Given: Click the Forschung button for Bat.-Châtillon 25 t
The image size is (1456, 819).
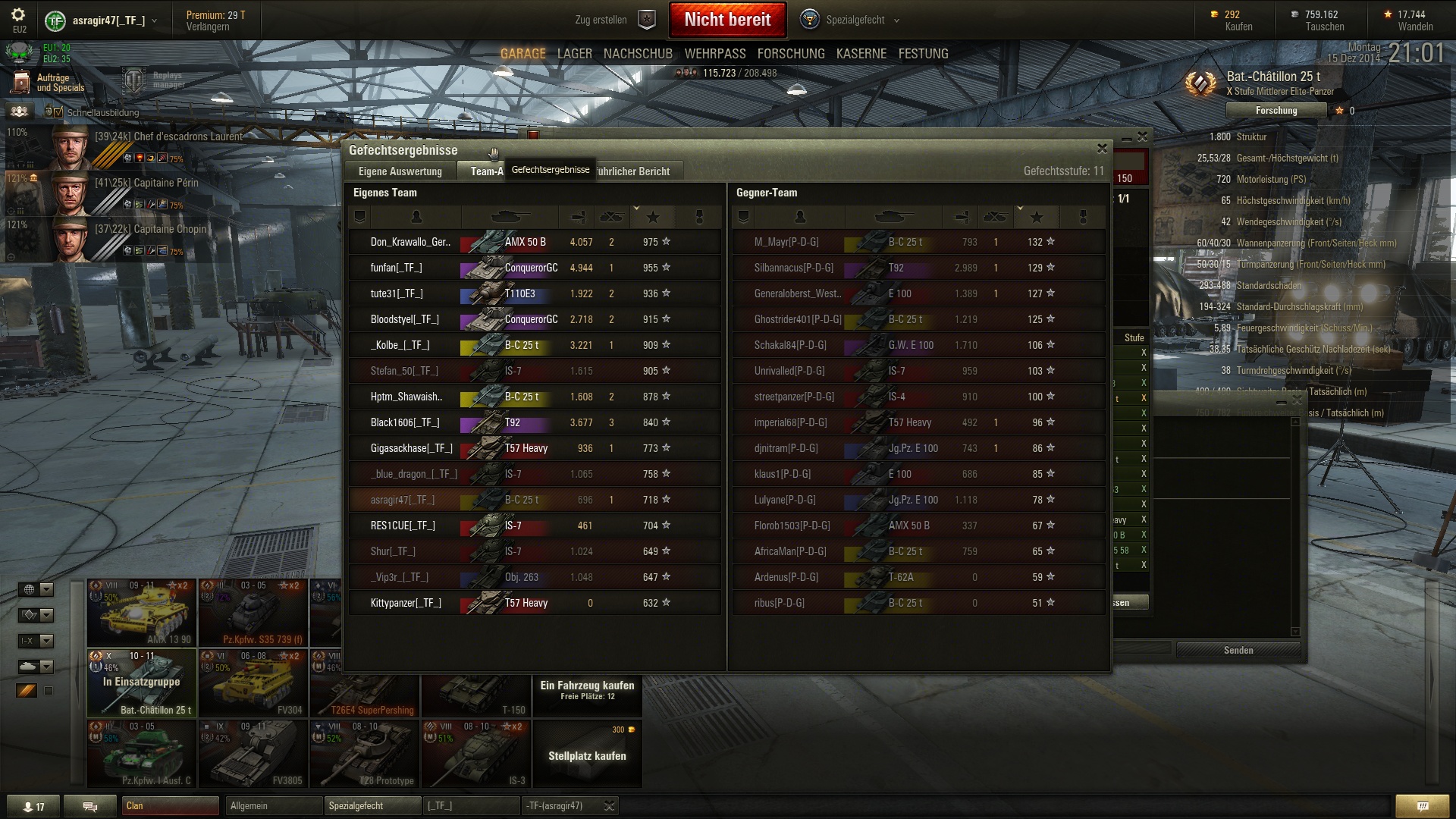Looking at the screenshot, I should [x=1276, y=111].
